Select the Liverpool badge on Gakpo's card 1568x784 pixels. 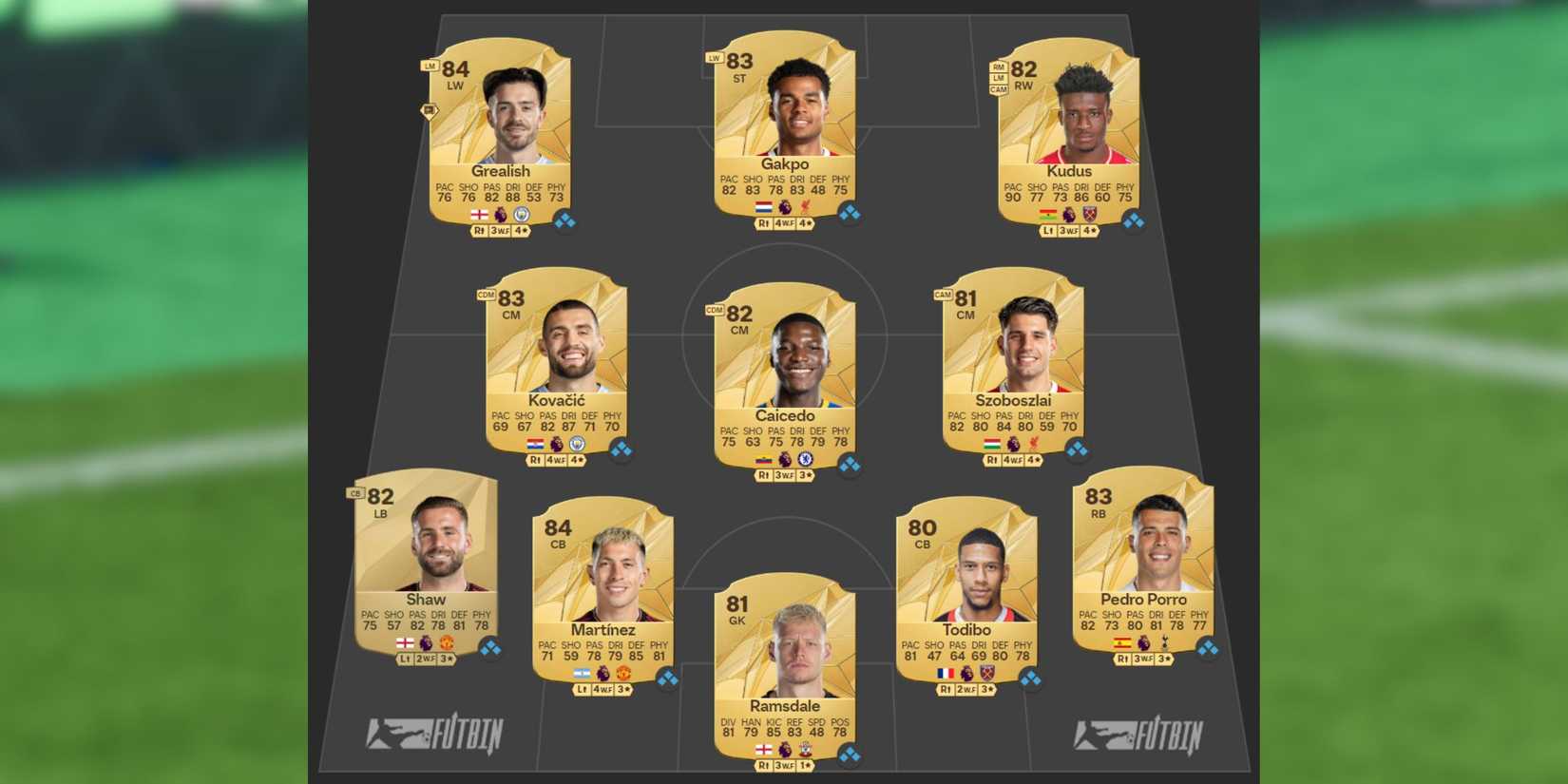[x=805, y=206]
